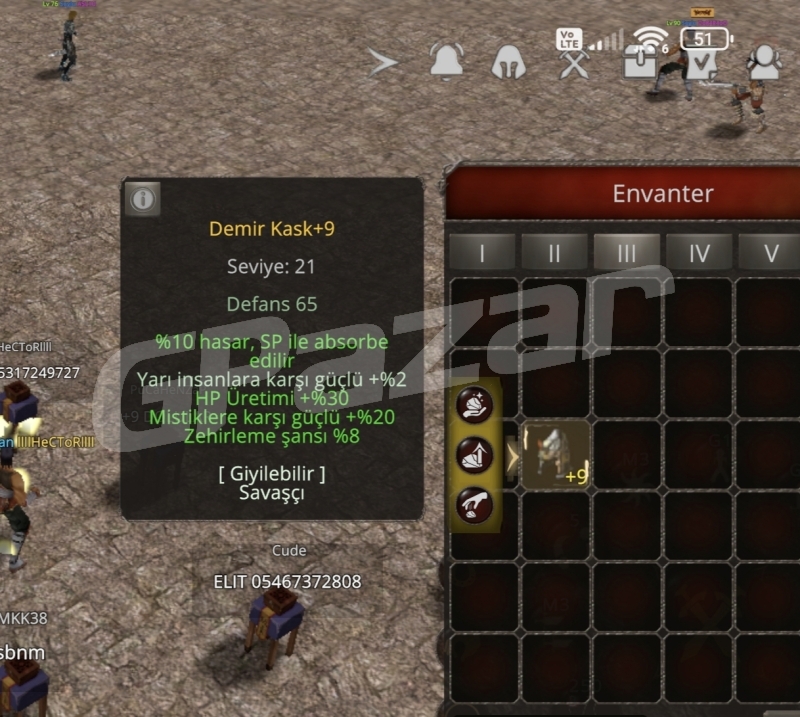Select the Demir Kask+9 helmet slot

556,455
